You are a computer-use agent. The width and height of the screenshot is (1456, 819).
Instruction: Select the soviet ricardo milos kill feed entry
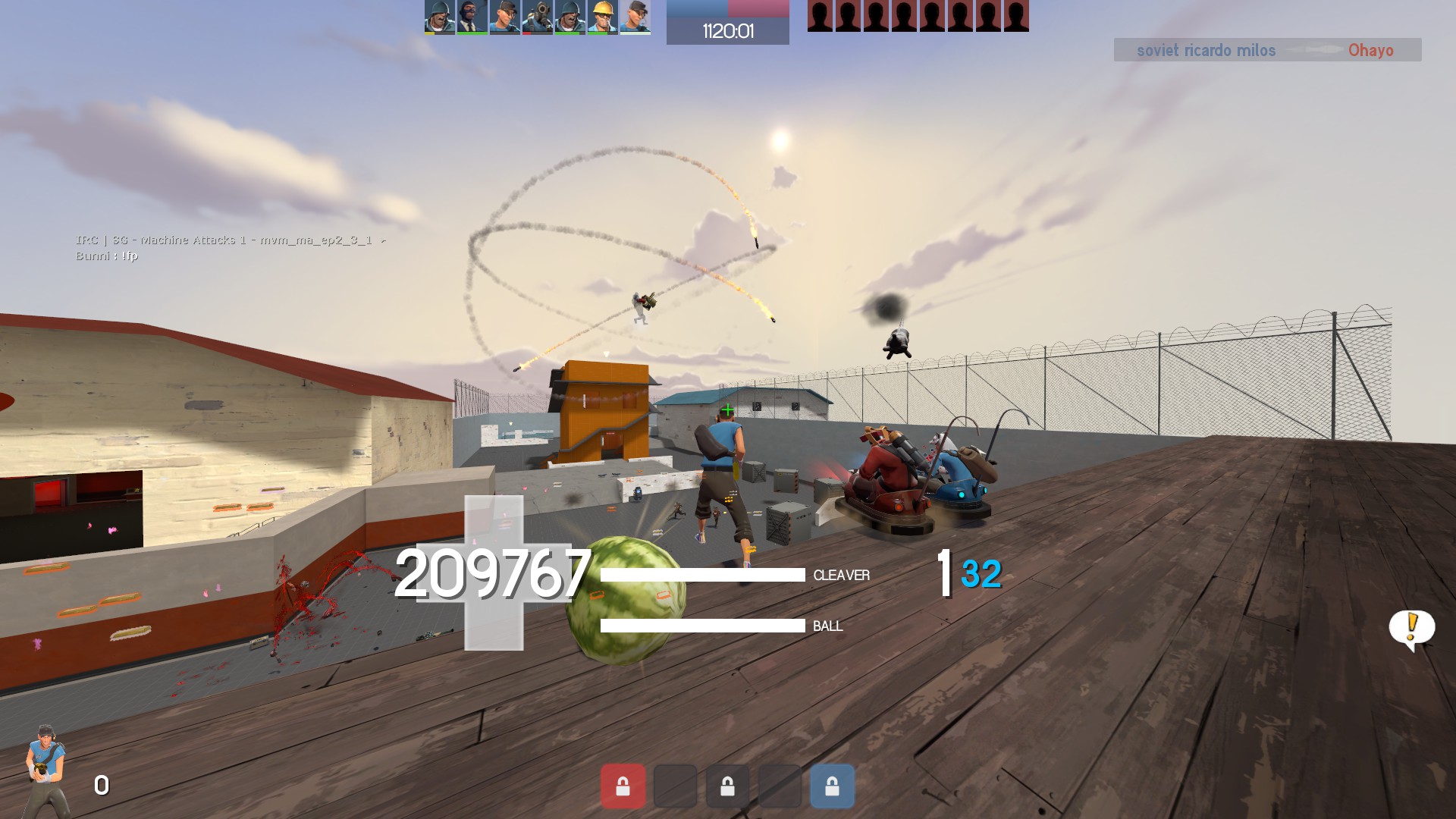coord(1206,51)
